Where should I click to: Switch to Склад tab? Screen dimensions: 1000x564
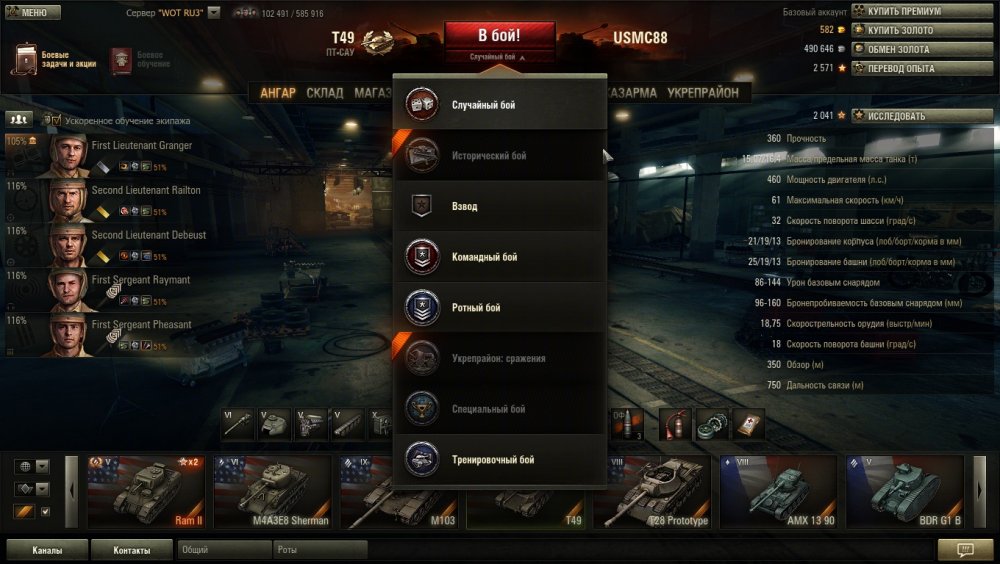point(324,93)
